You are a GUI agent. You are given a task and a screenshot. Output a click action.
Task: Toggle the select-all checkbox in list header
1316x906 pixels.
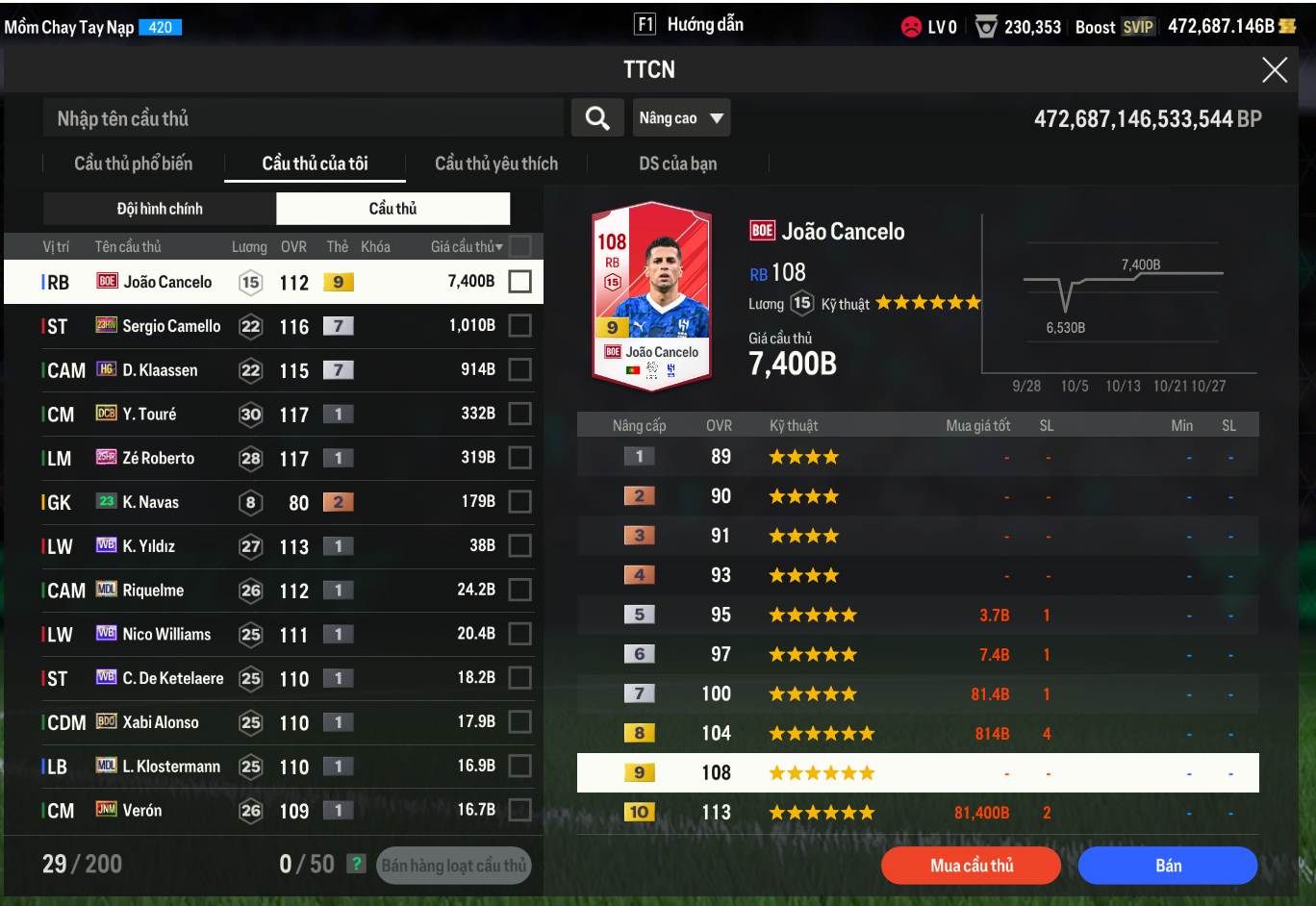[519, 246]
